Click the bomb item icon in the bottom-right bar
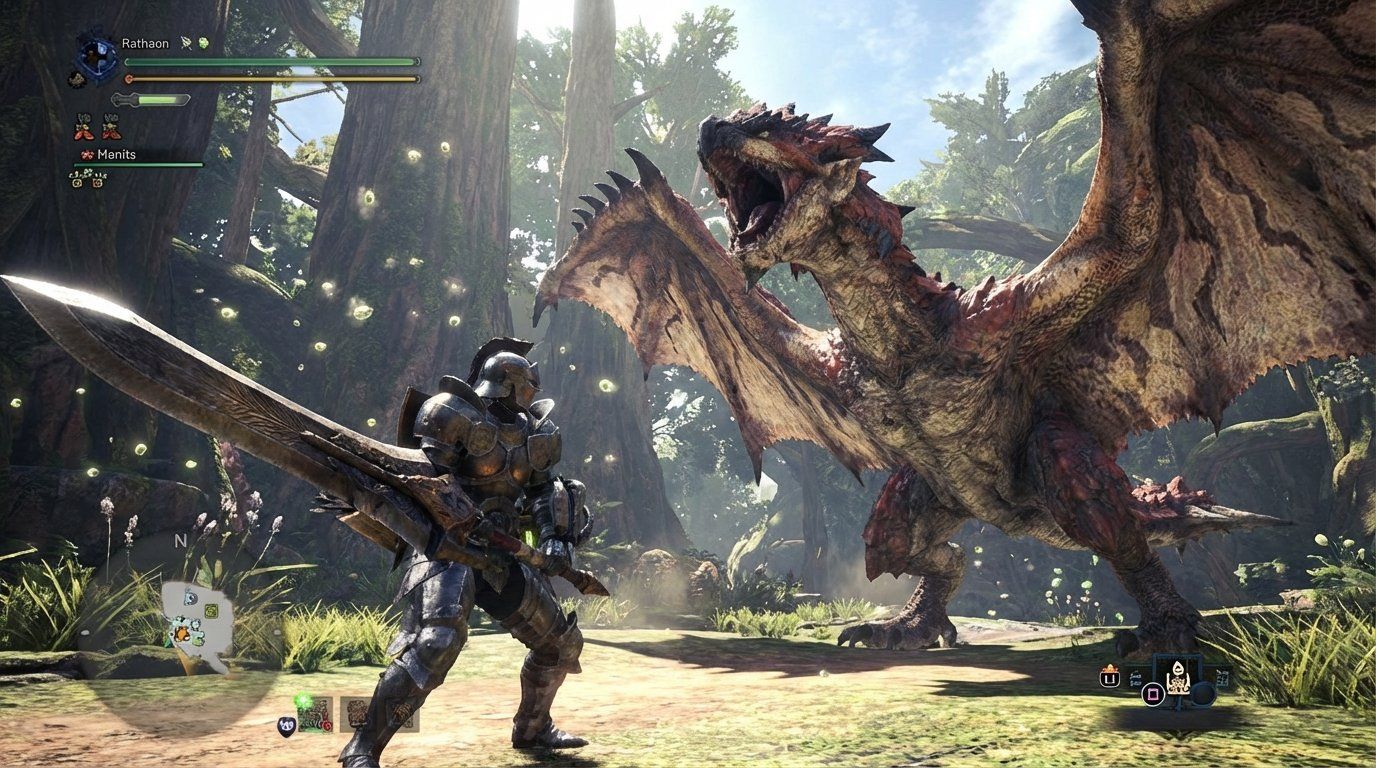The height and width of the screenshot is (768, 1376). [1178, 678]
